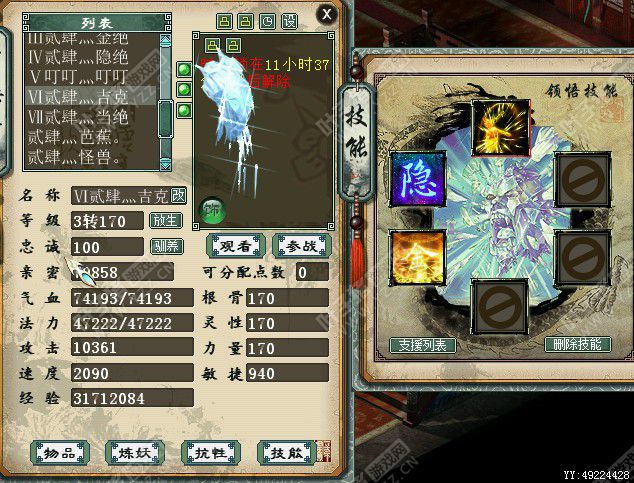Select the golden figure skill icon
This screenshot has width=634, height=483.
(417, 257)
